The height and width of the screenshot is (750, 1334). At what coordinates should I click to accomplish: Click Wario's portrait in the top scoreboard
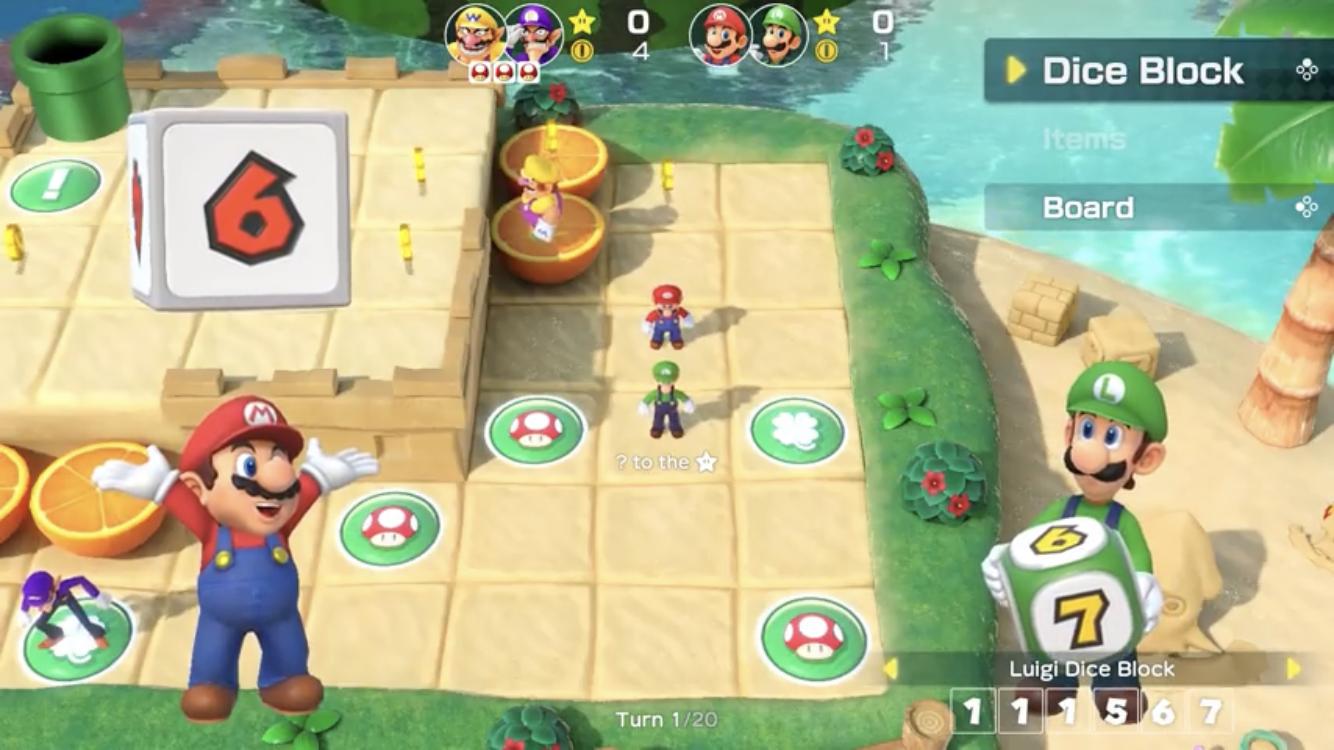[x=476, y=33]
